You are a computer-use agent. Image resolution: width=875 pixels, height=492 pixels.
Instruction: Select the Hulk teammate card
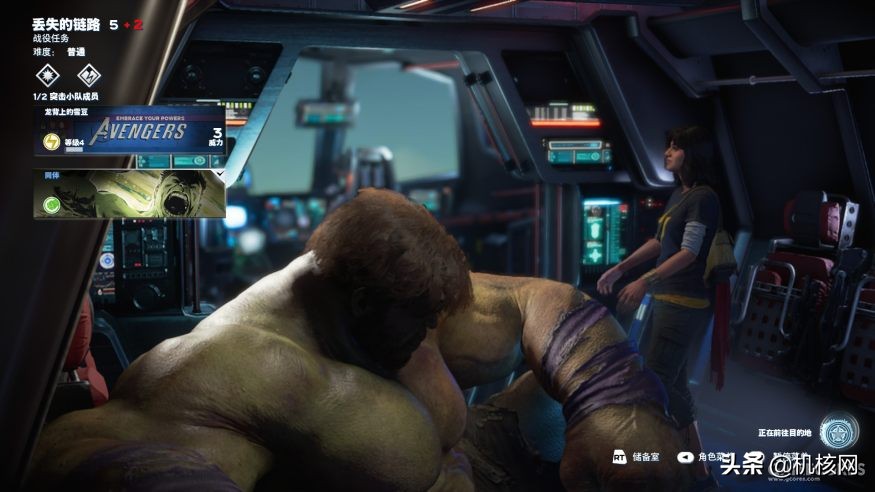point(130,193)
